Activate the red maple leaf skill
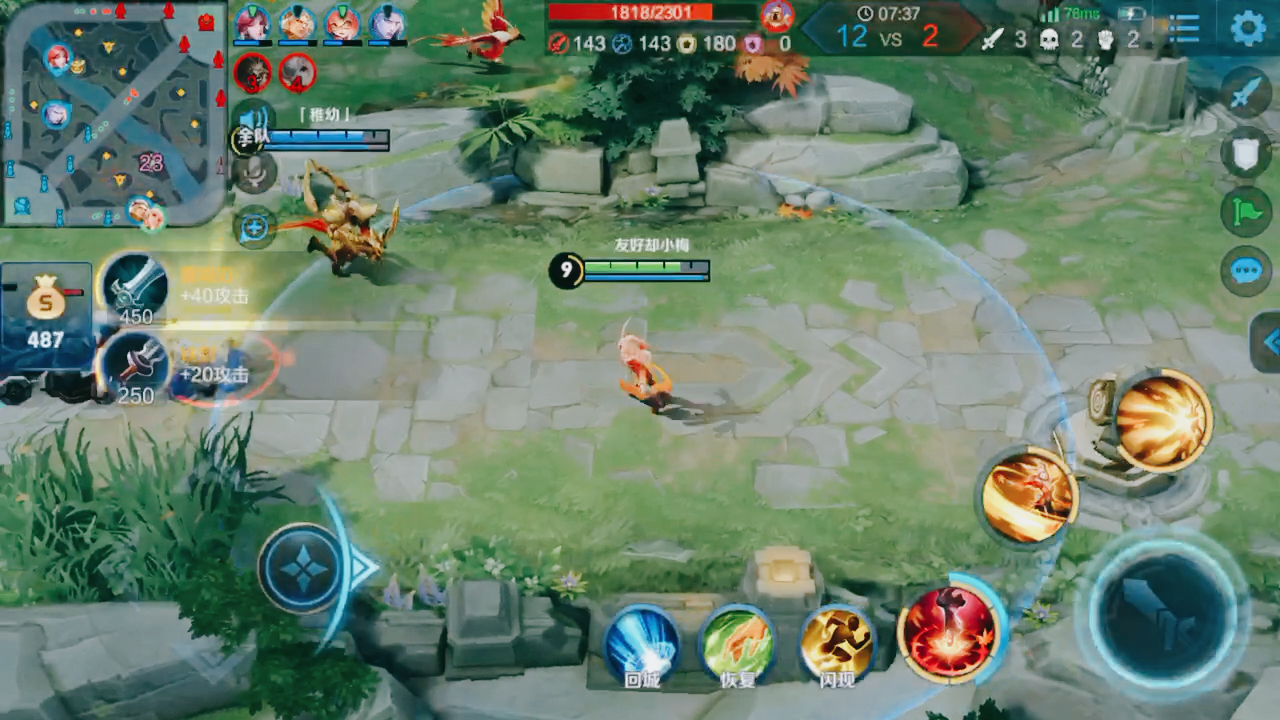 click(950, 631)
